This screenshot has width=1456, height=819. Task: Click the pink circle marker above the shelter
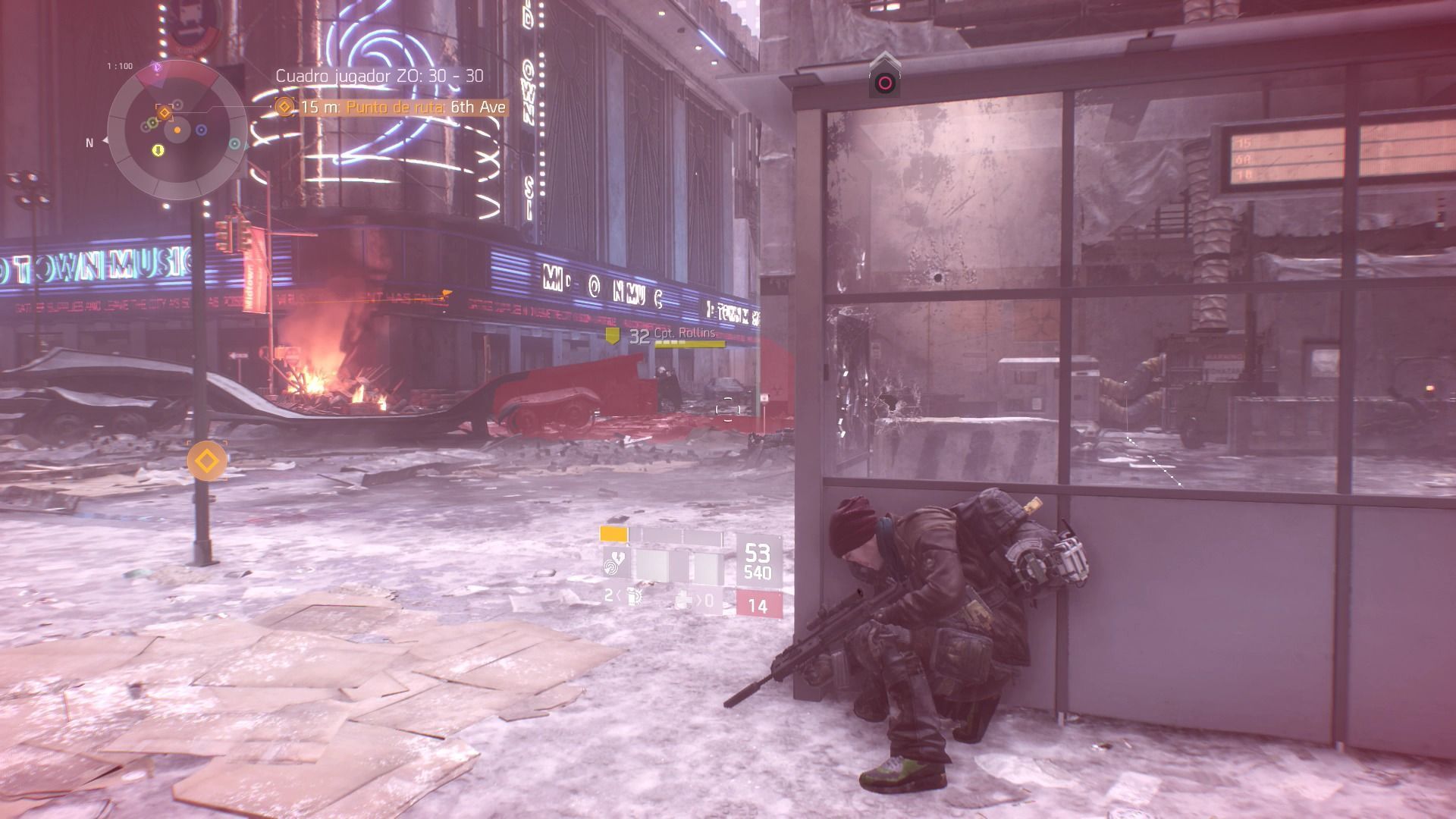tap(884, 82)
